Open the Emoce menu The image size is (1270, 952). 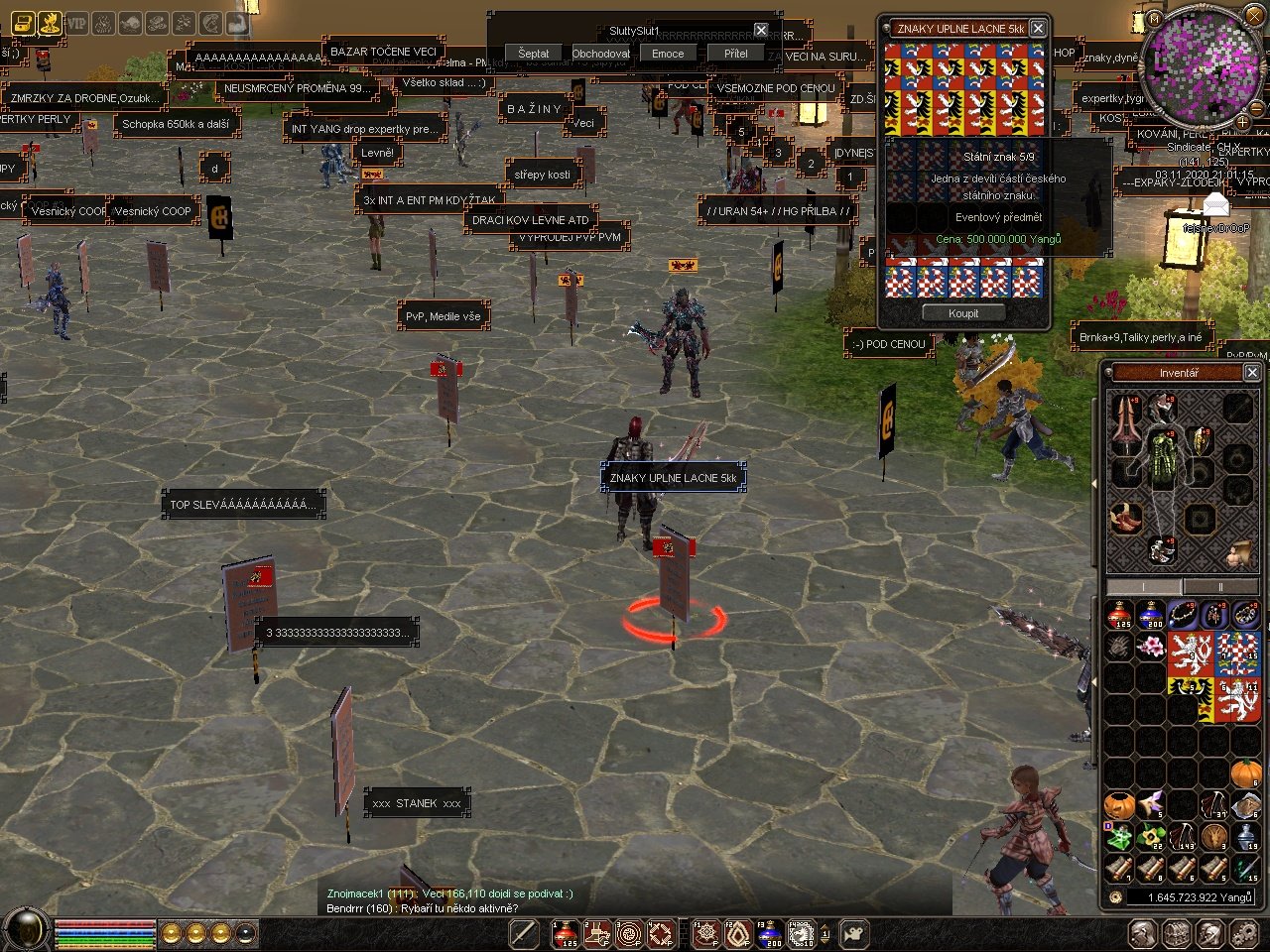tap(668, 54)
